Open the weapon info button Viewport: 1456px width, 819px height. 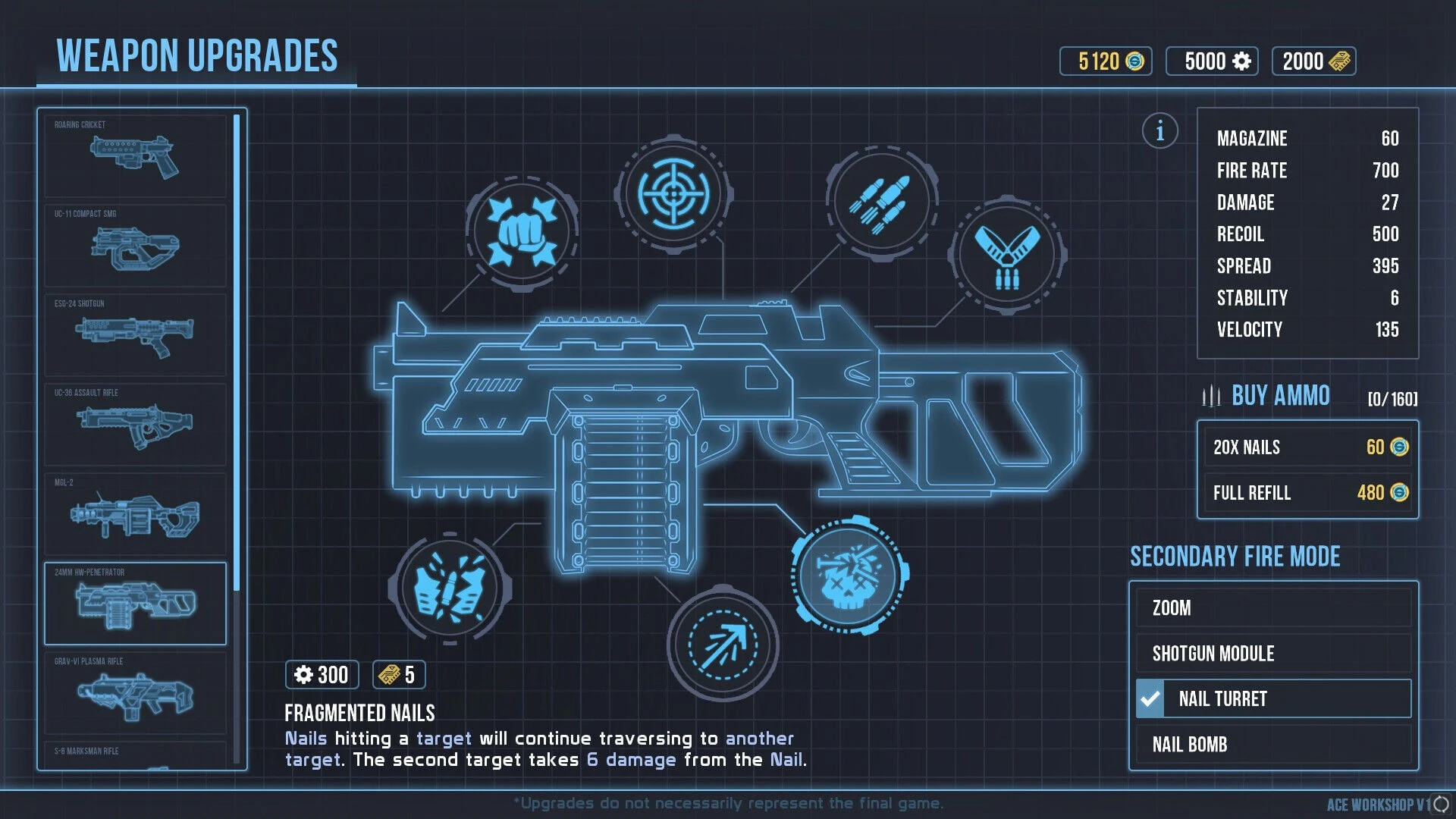point(1159,131)
